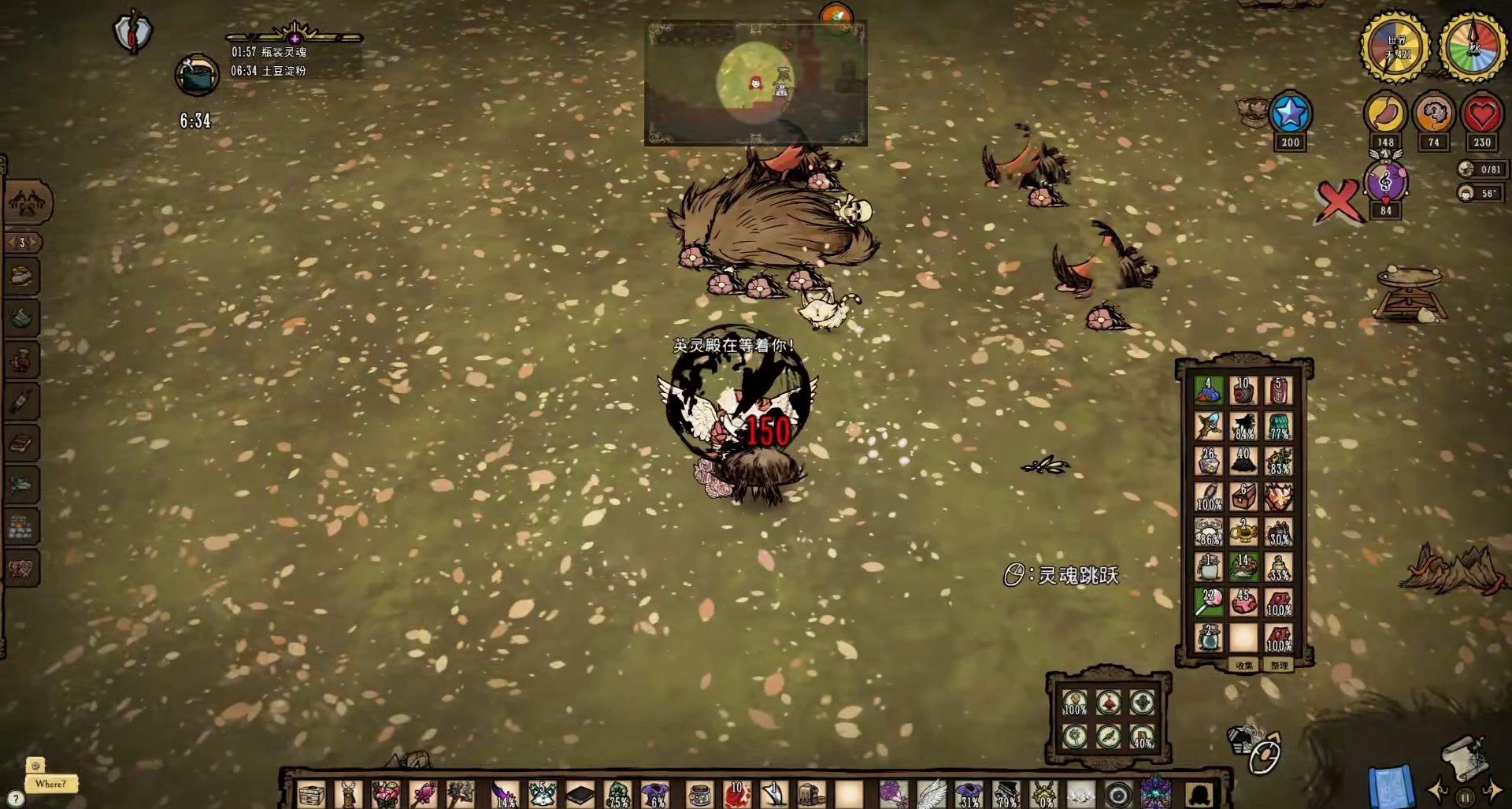The image size is (1512, 809).
Task: Click the blue star level icon
Action: 1290,114
